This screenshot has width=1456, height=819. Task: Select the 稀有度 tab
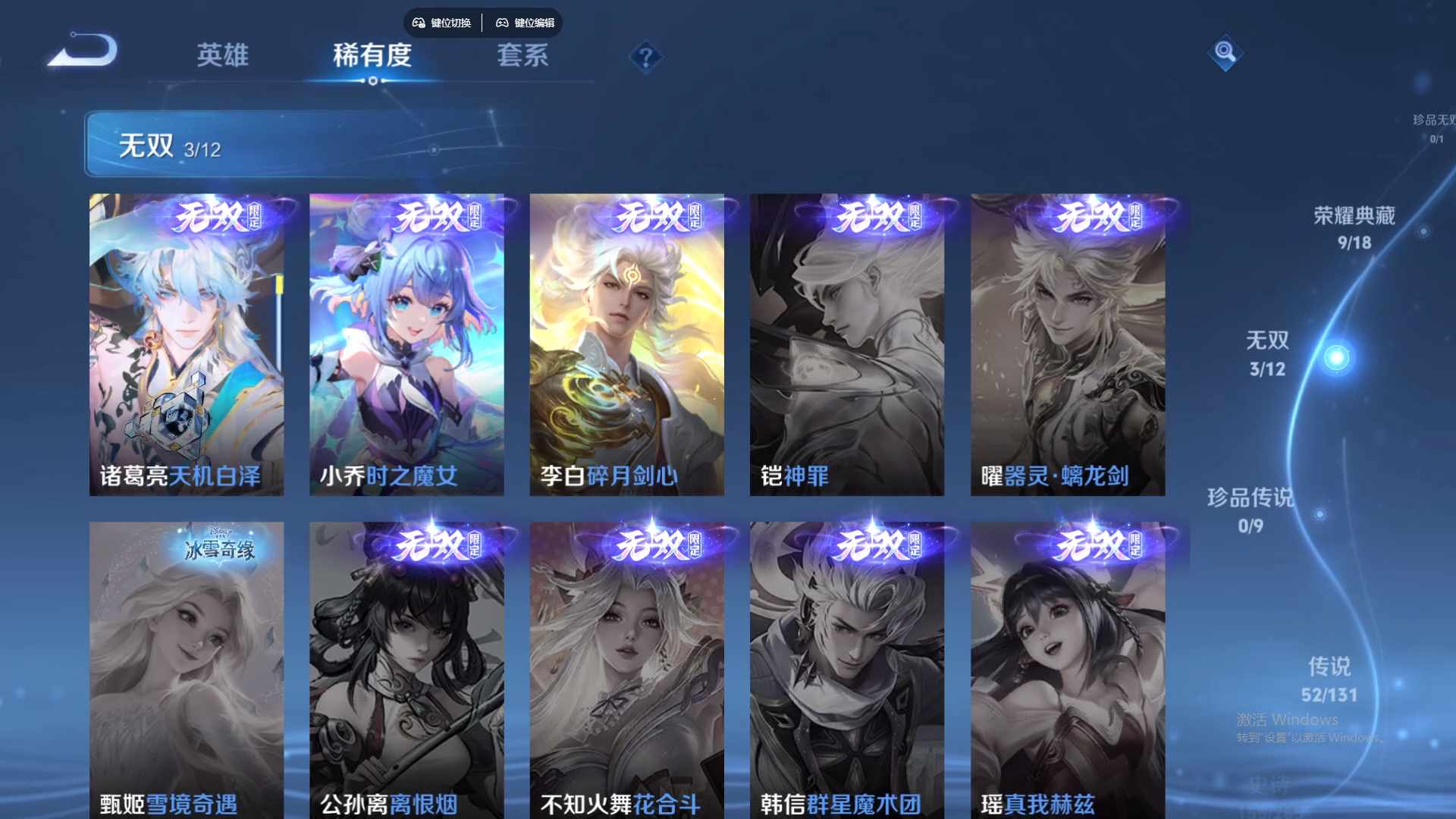[x=372, y=55]
